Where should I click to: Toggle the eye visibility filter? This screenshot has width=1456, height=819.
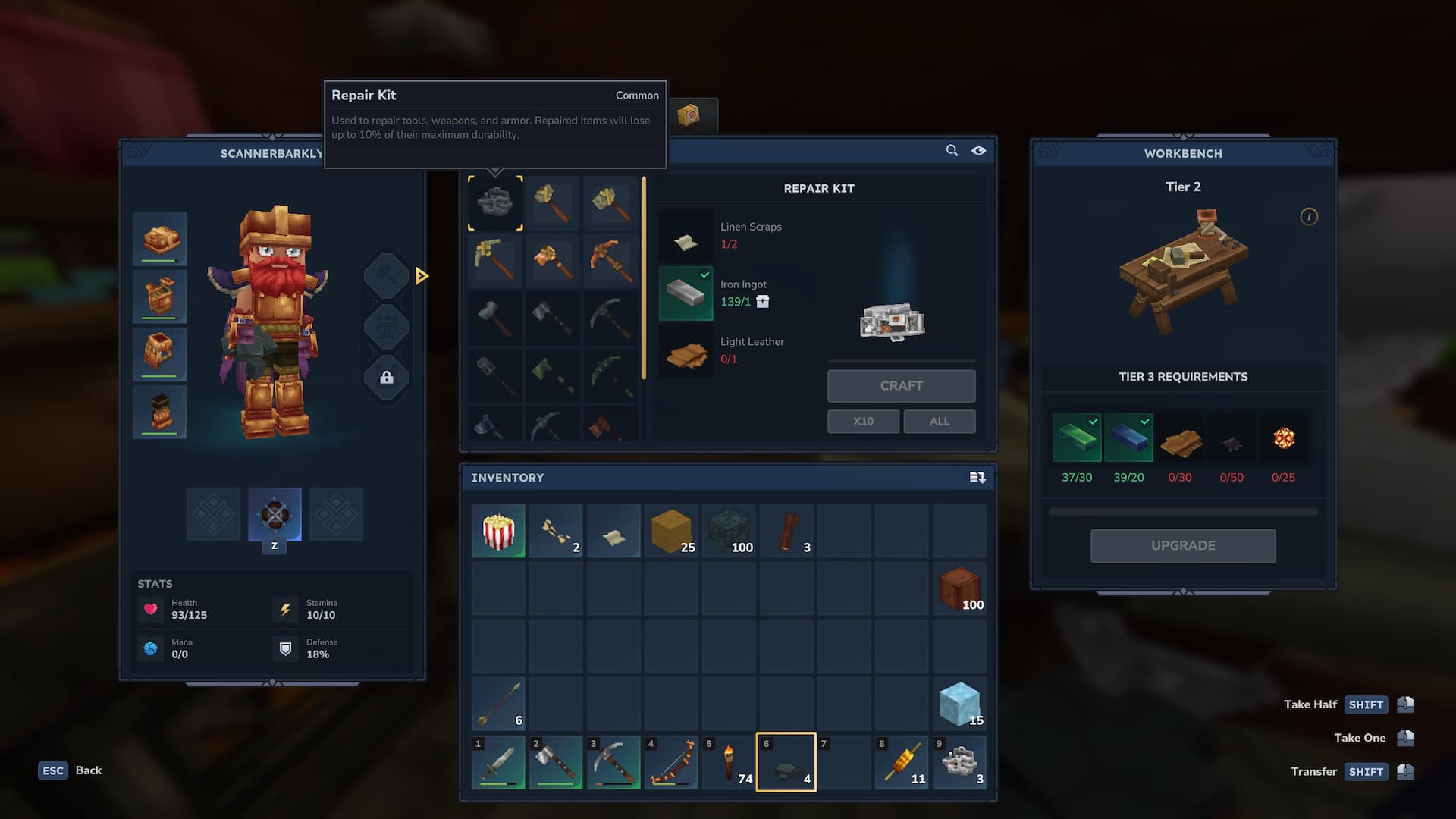click(x=979, y=151)
